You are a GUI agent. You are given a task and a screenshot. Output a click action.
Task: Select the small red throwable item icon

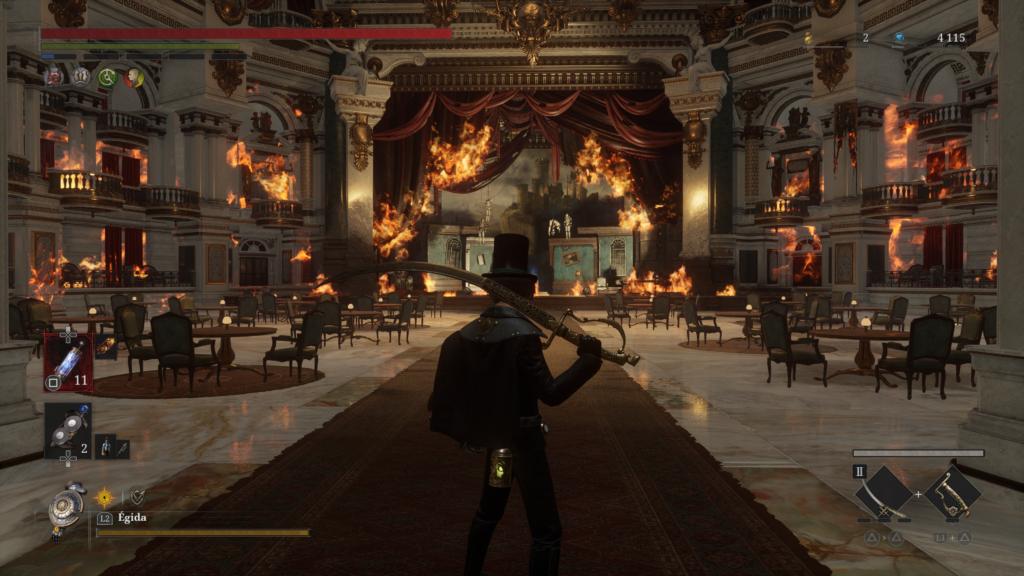[x=105, y=347]
